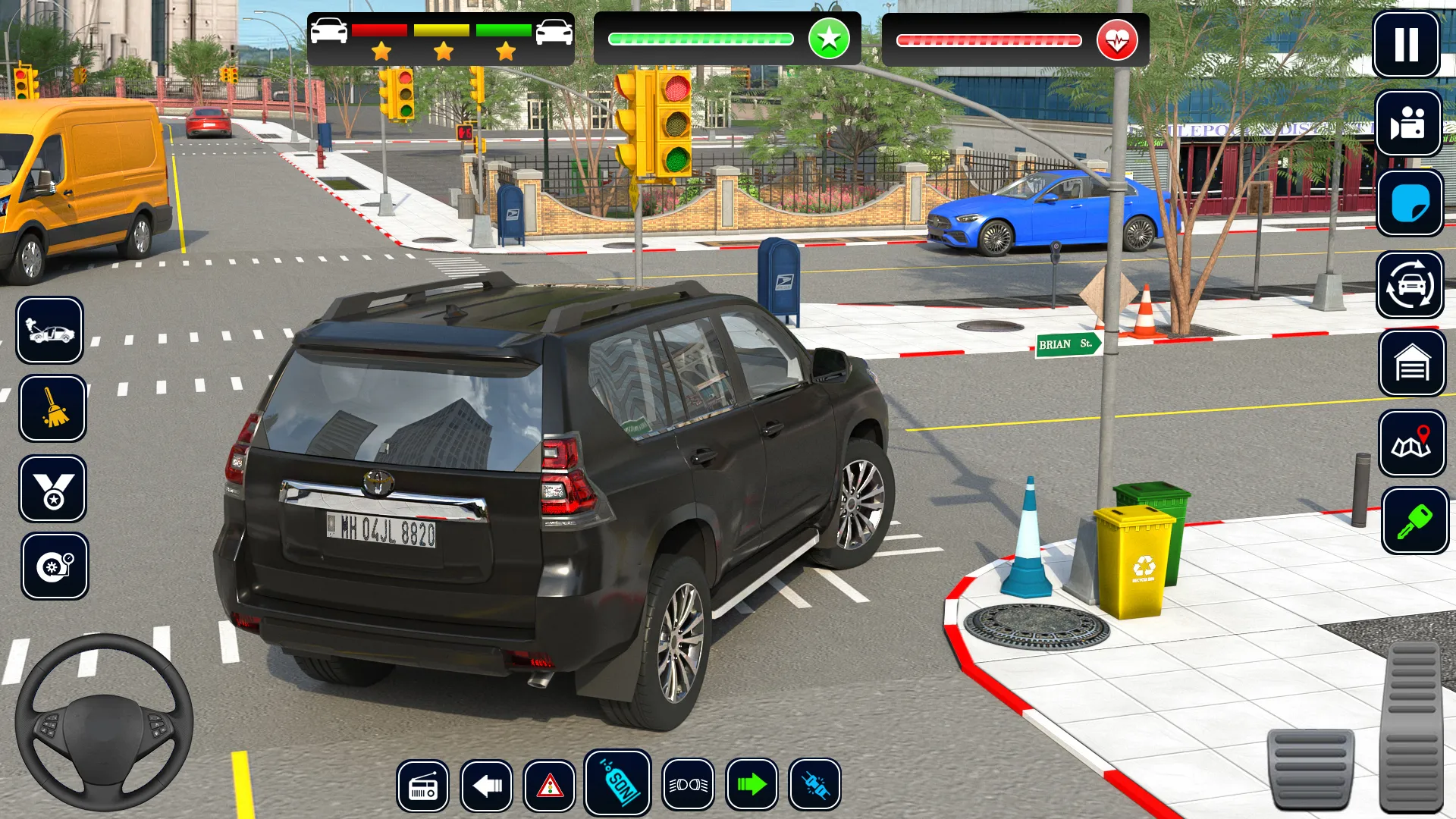Open the sticker menu
Screen dimensions: 1456x819
1410,203
